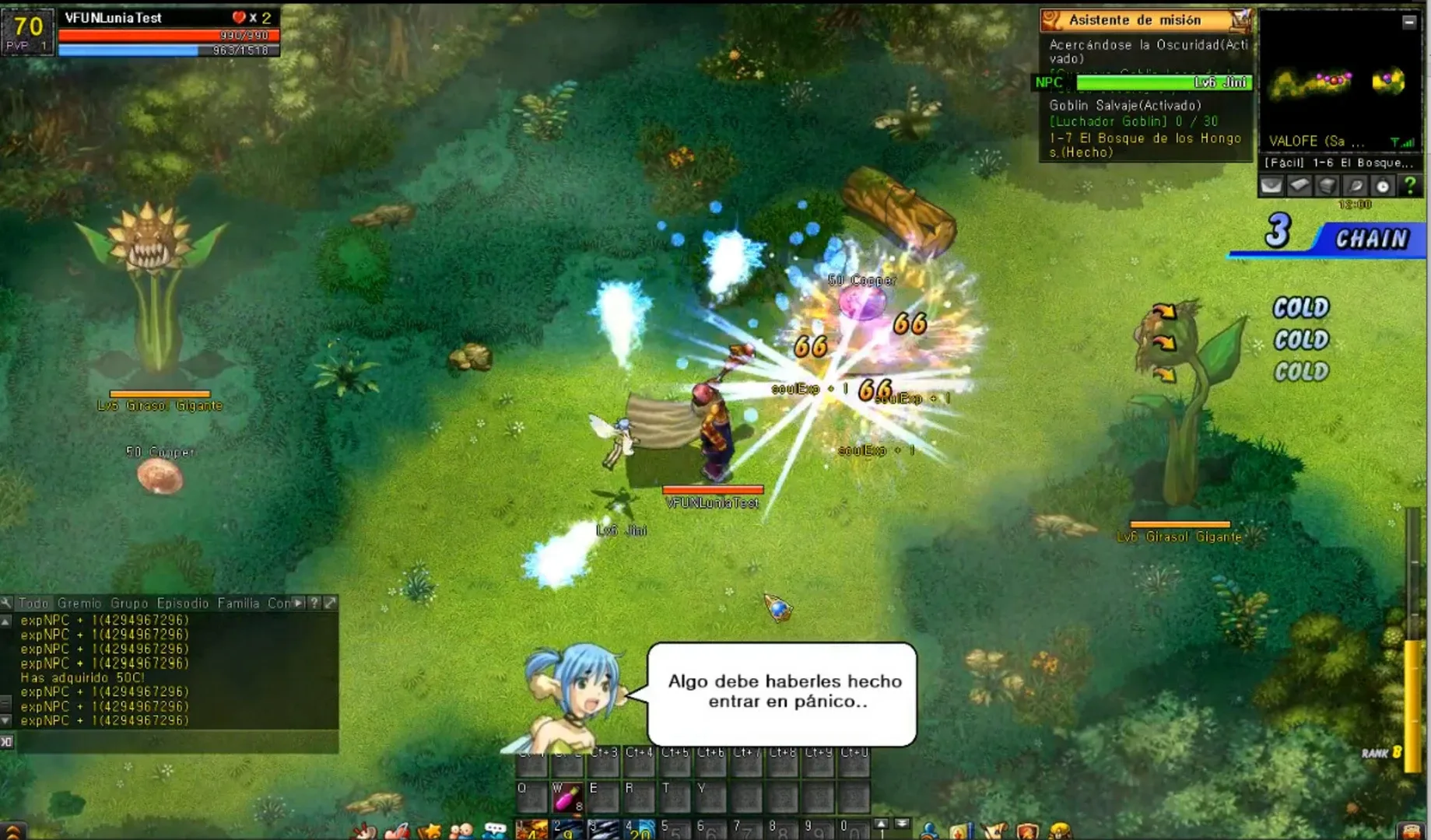This screenshot has height=840, width=1431.
Task: Click the leaf icon under the minimap
Action: click(x=1356, y=187)
